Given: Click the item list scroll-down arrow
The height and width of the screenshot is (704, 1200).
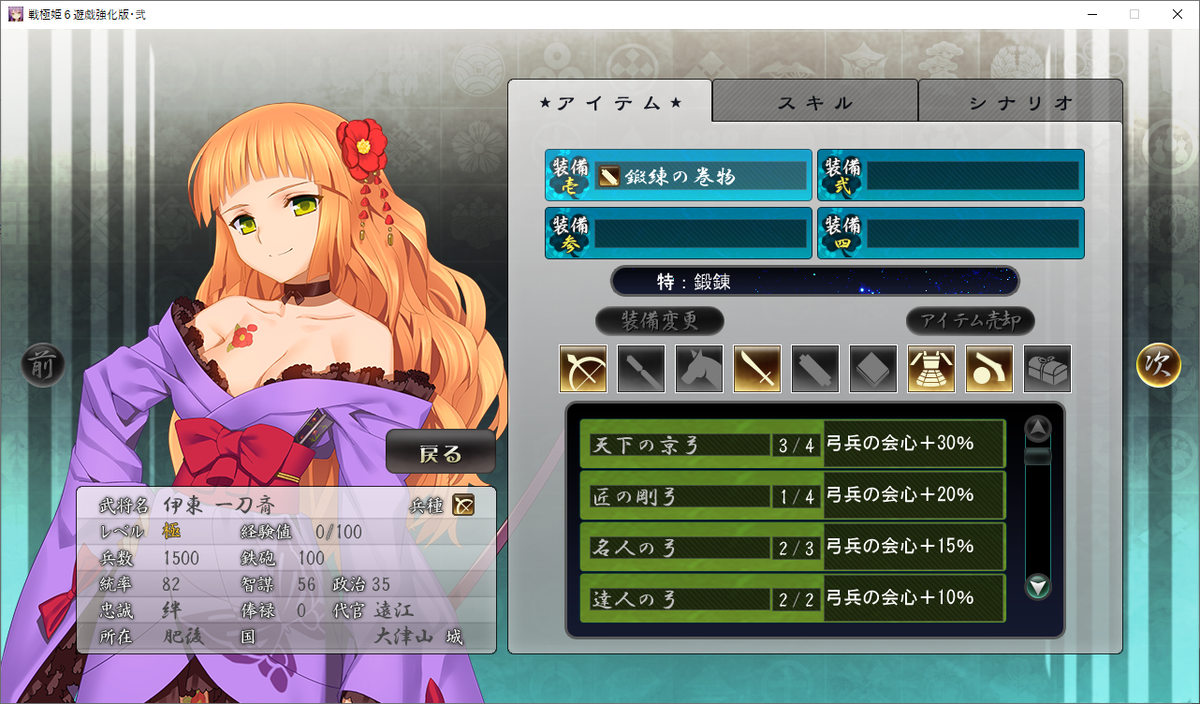Looking at the screenshot, I should 1039,587.
